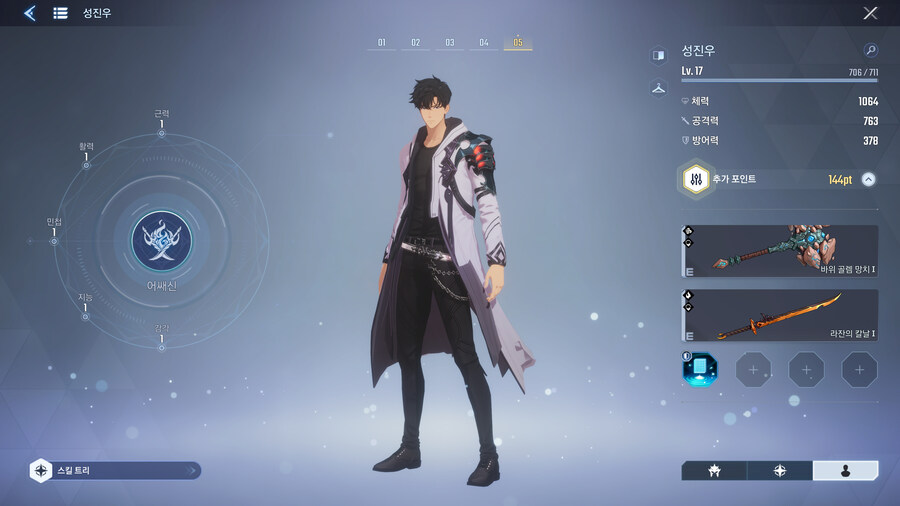
Task: Open the magnifier detail button near the name
Action: (870, 50)
